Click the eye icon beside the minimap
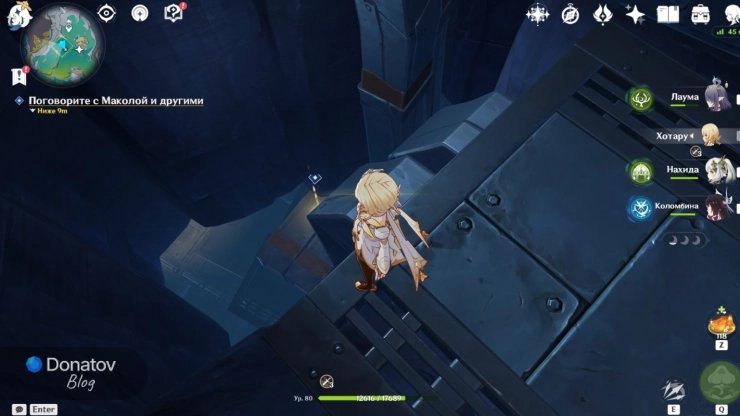The width and height of the screenshot is (740, 416). (x=107, y=13)
